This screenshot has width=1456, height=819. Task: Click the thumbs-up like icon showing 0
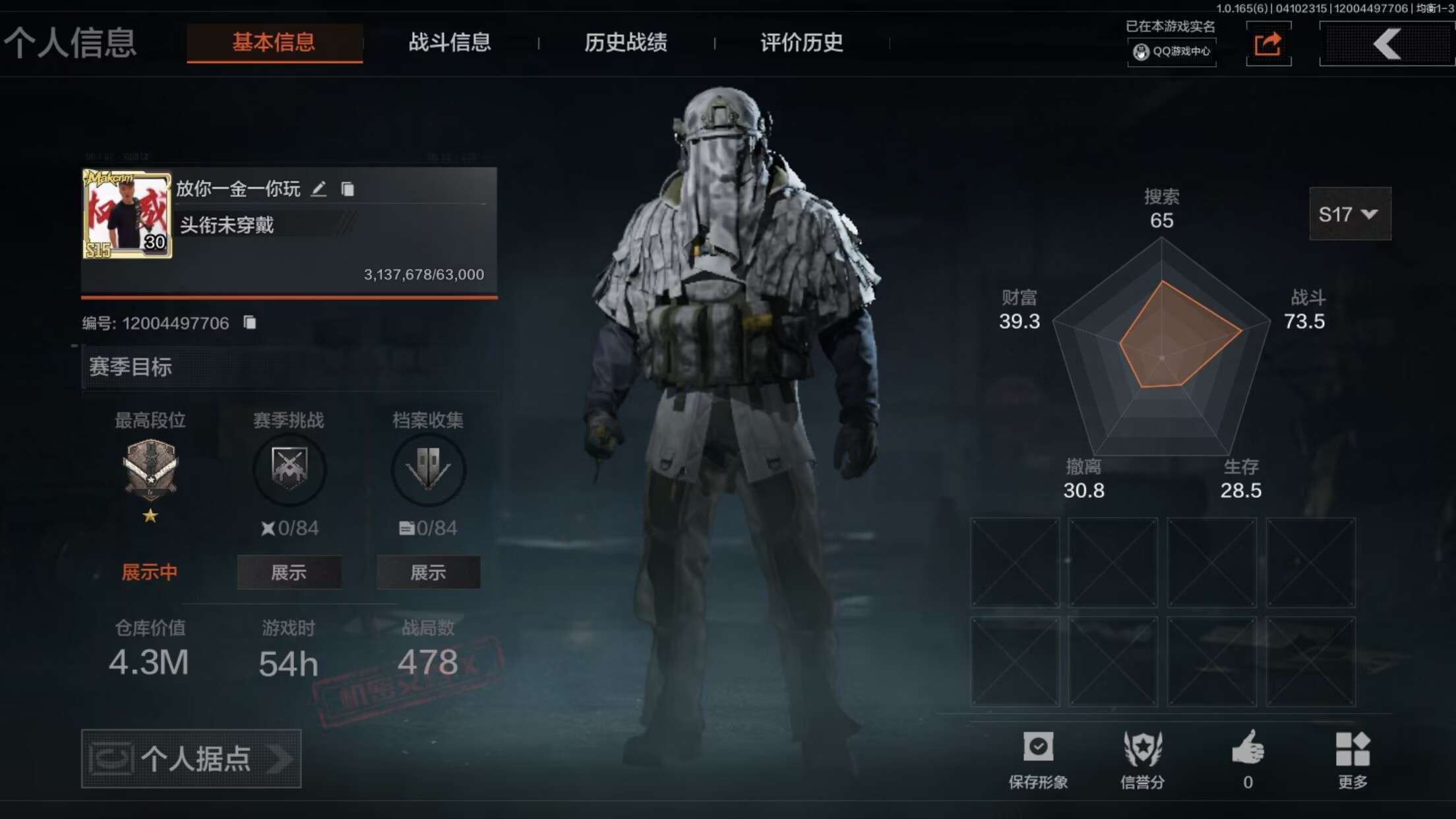1249,746
